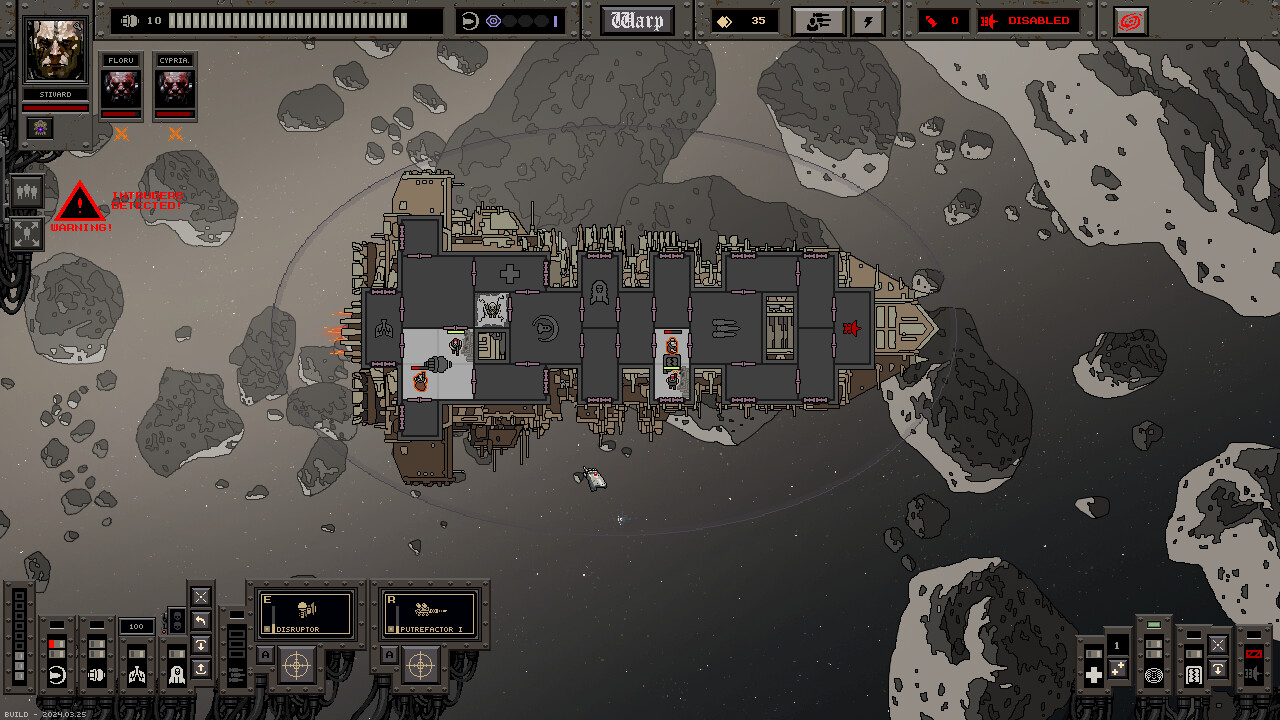The height and width of the screenshot is (720, 1280).
Task: Enable autofire on the Disruptor with the A button
Action: (266, 654)
